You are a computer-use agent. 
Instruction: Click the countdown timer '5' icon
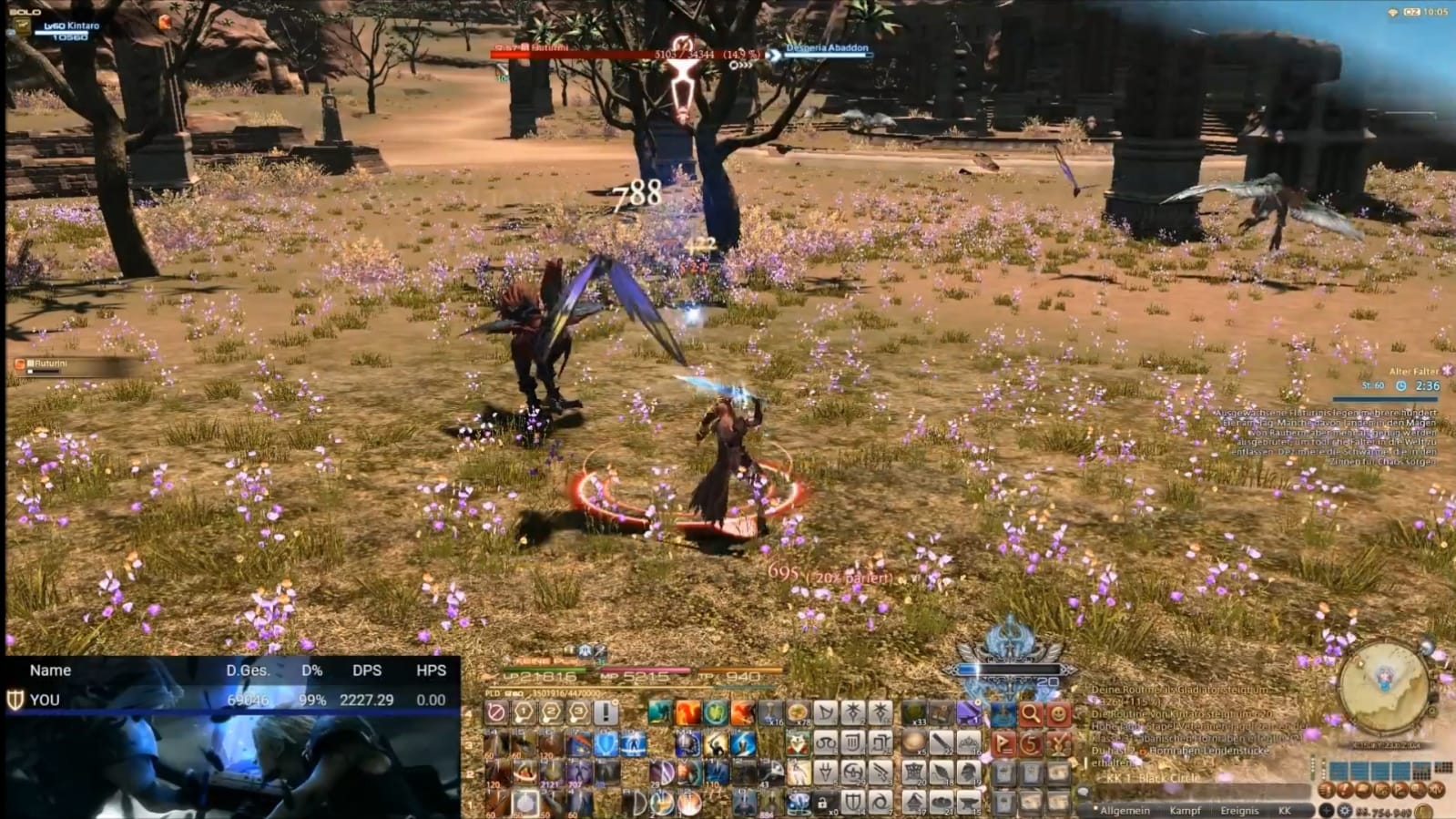pyautogui.click(x=1030, y=743)
